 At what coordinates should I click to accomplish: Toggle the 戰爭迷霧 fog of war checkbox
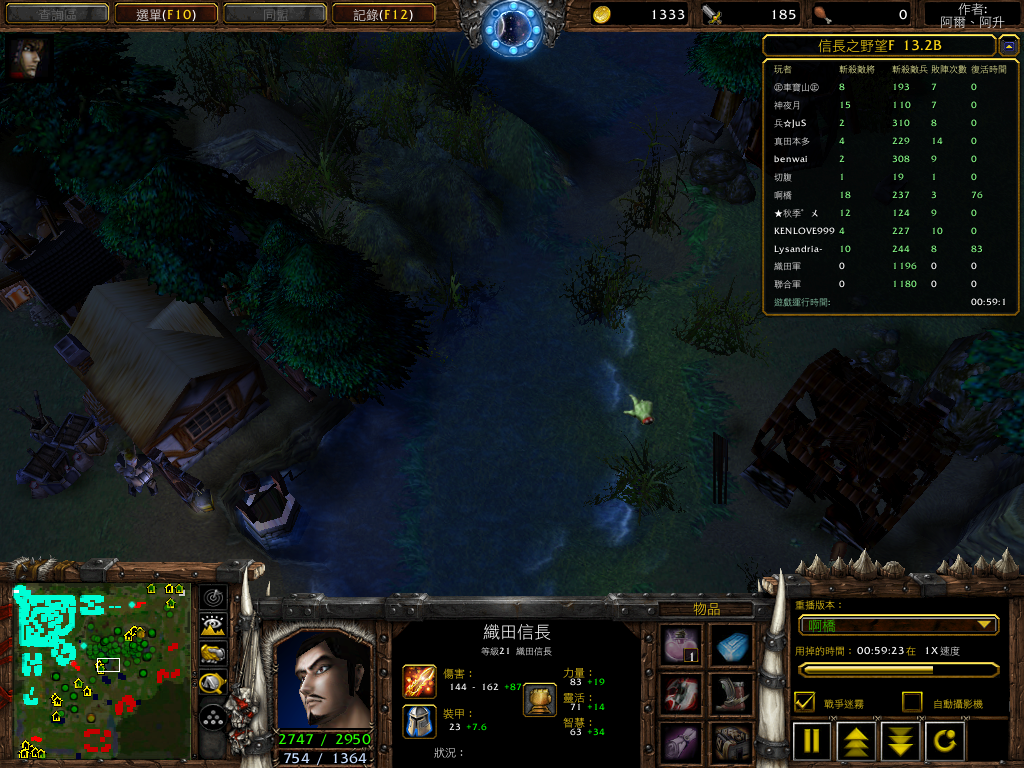click(803, 702)
